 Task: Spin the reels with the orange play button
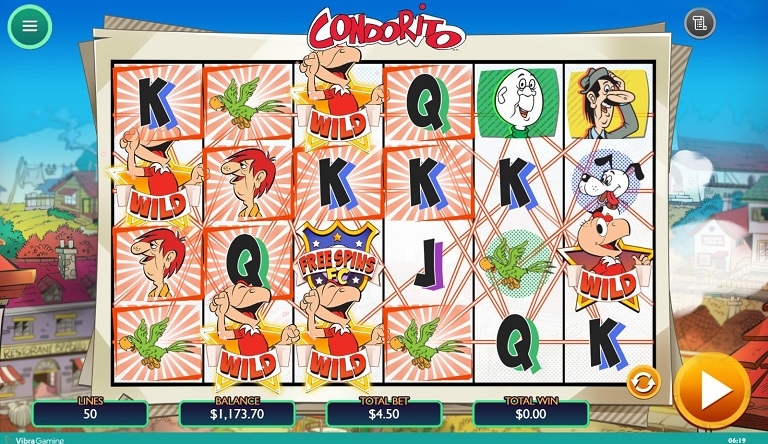point(711,389)
